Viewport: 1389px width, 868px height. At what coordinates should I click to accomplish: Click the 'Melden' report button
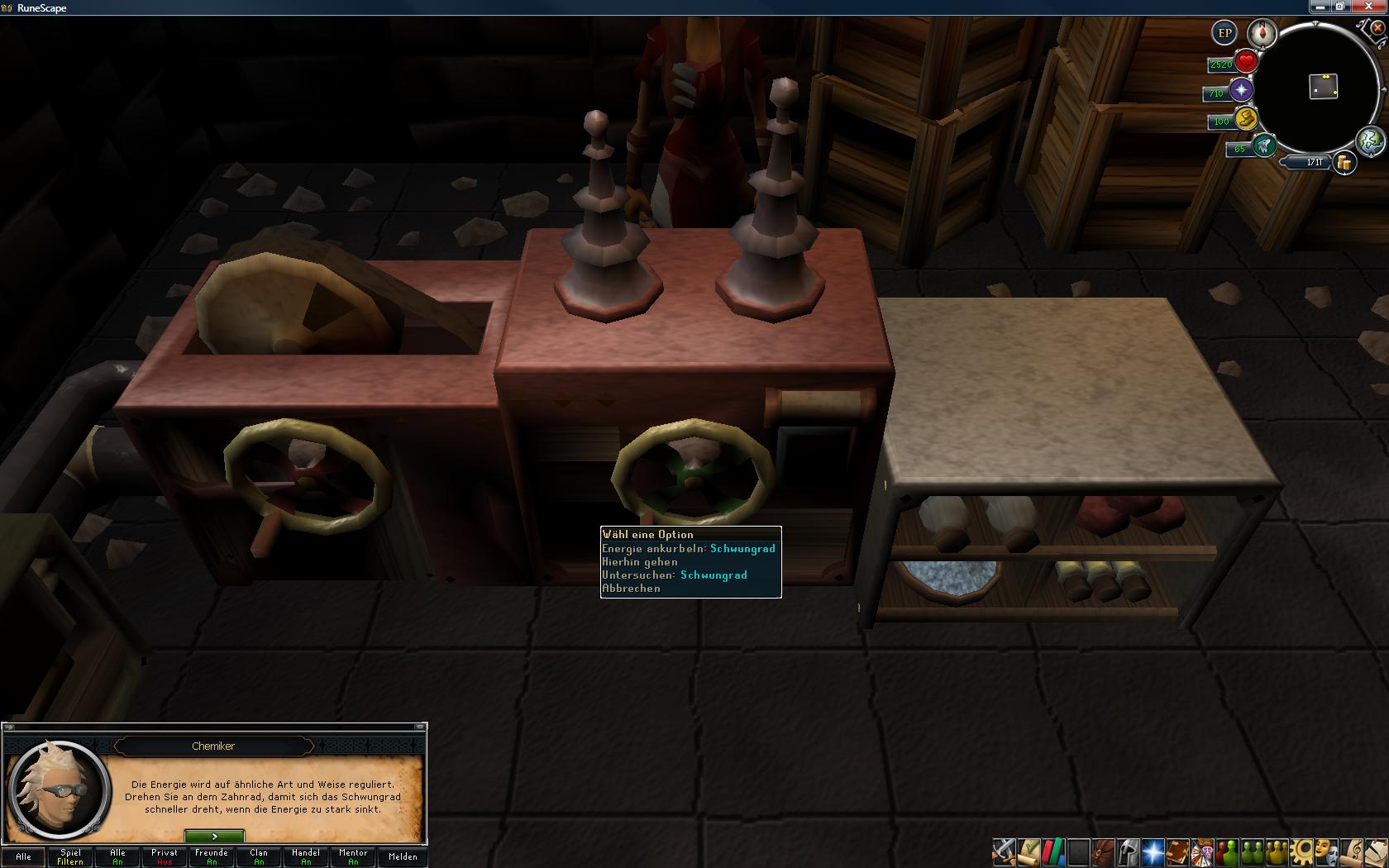click(403, 856)
